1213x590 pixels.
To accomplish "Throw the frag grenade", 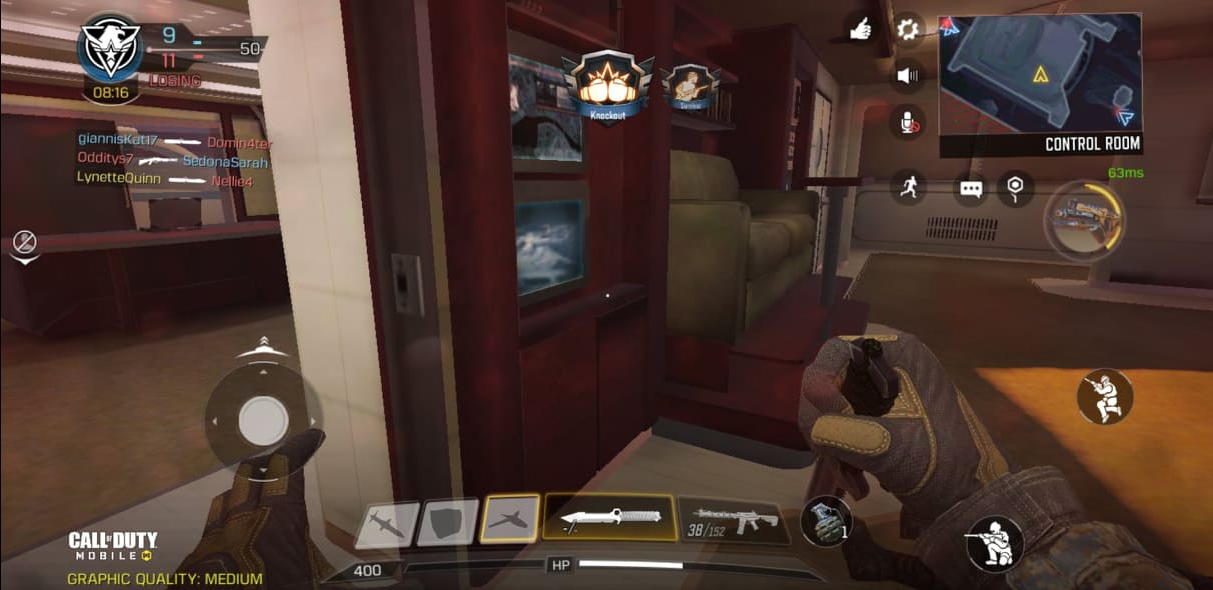I will point(826,522).
